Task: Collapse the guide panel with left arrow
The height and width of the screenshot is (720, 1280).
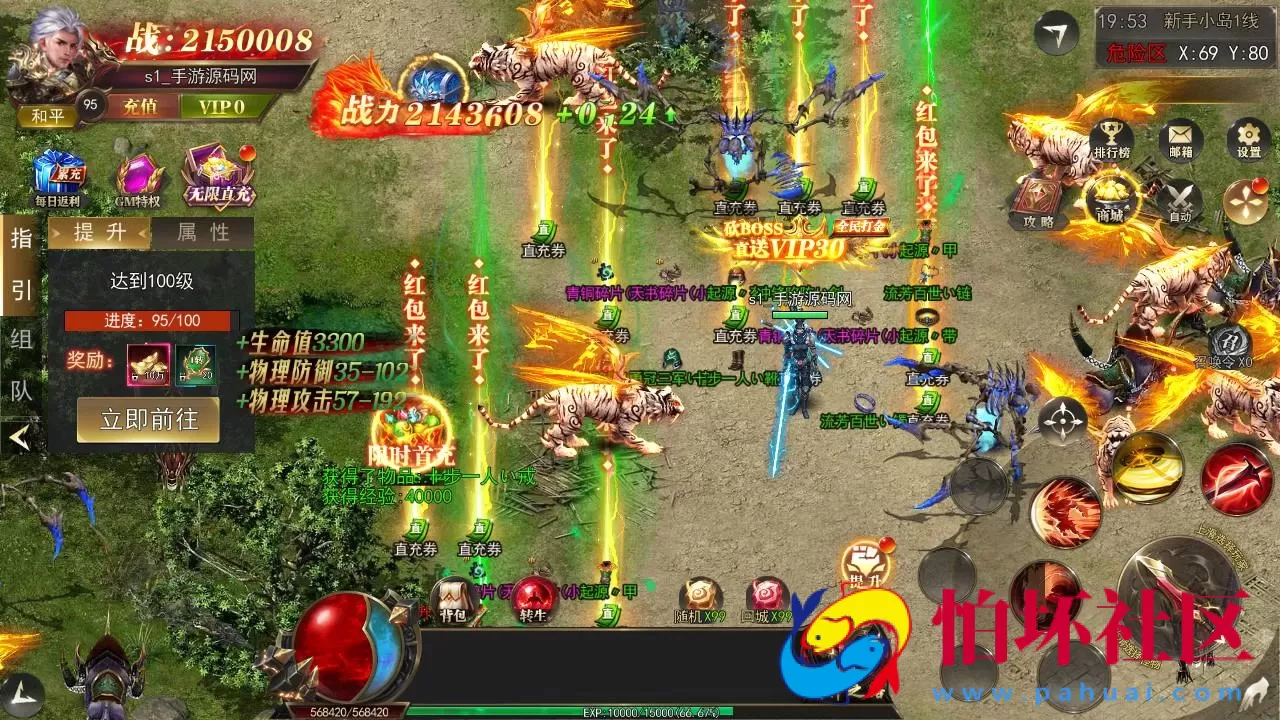Action: 20,436
